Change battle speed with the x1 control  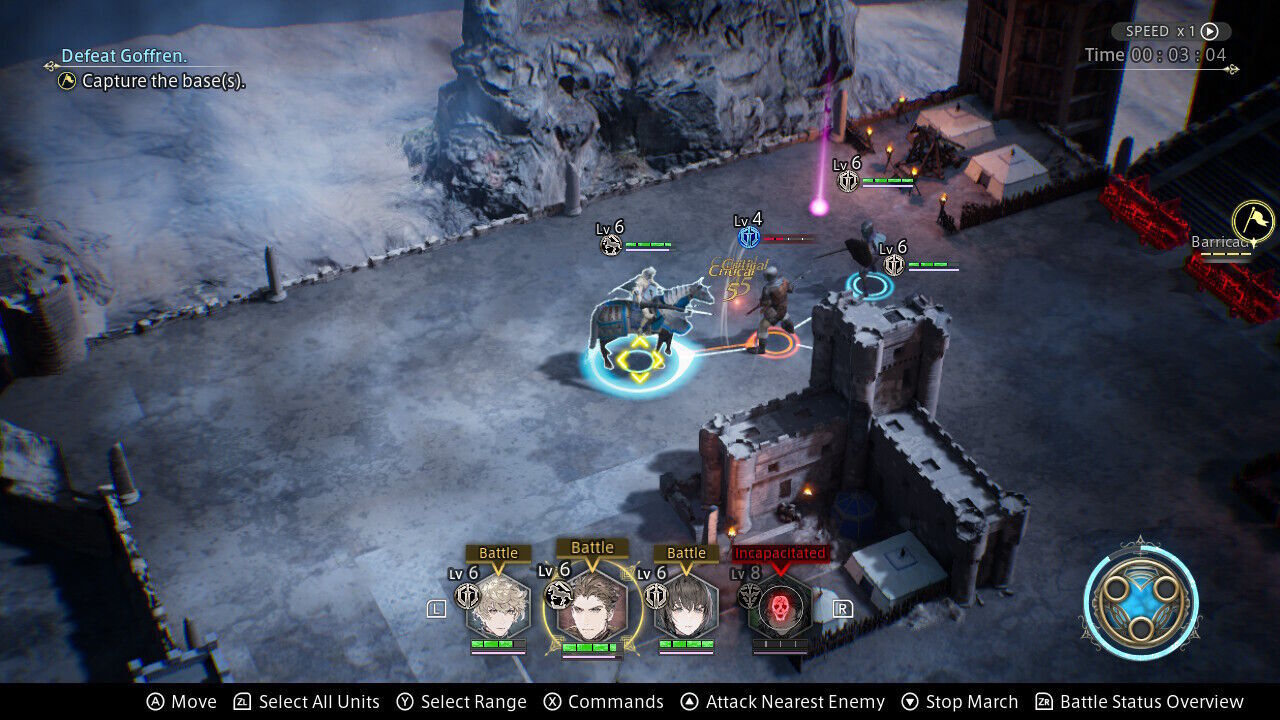[x=1171, y=31]
